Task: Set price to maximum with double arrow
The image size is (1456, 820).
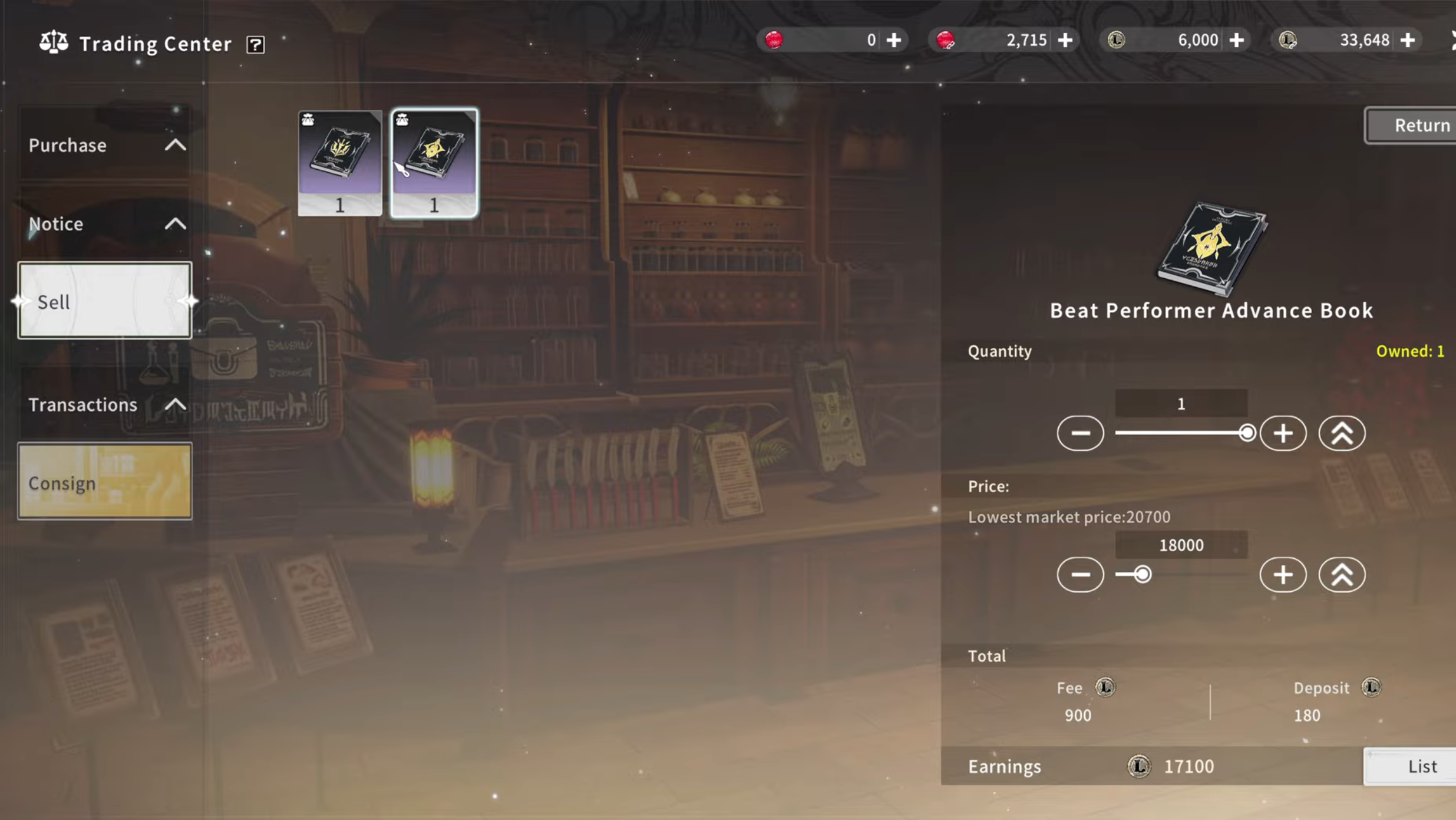Action: tap(1342, 575)
